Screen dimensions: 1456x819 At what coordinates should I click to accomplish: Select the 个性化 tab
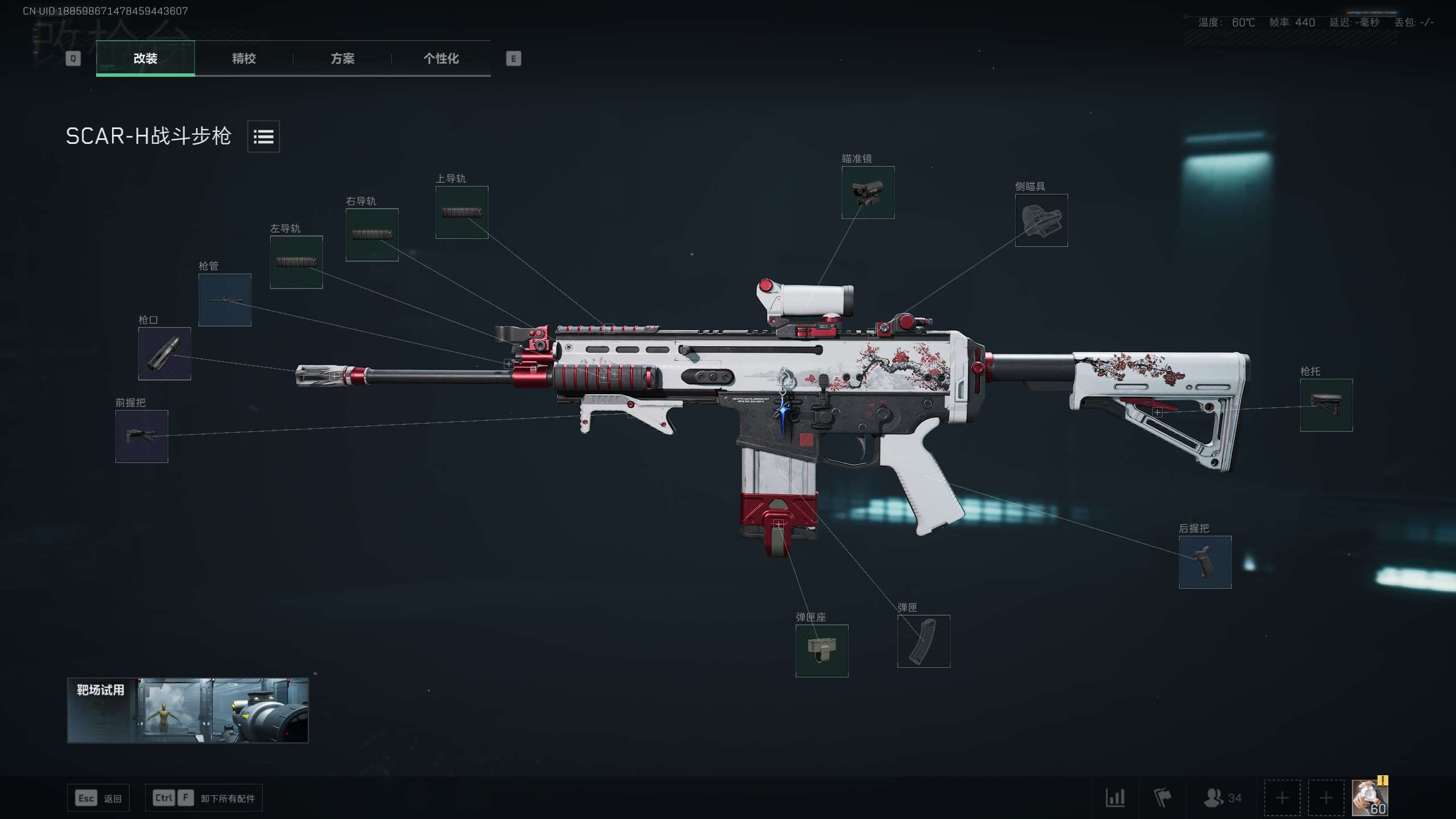coord(441,59)
